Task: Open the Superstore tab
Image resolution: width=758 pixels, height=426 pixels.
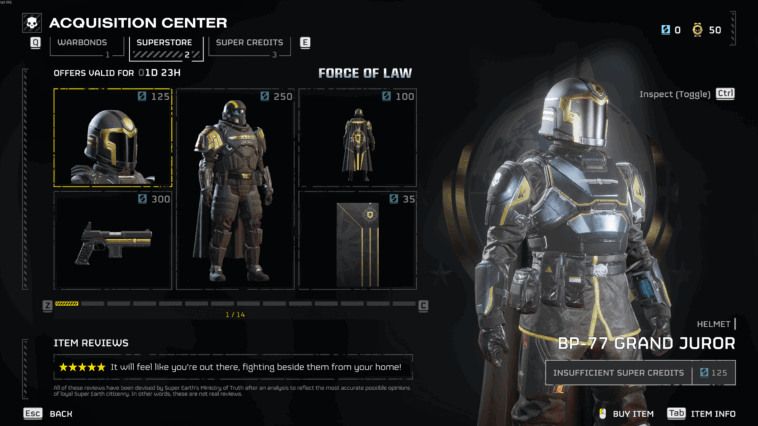Action: coord(164,43)
